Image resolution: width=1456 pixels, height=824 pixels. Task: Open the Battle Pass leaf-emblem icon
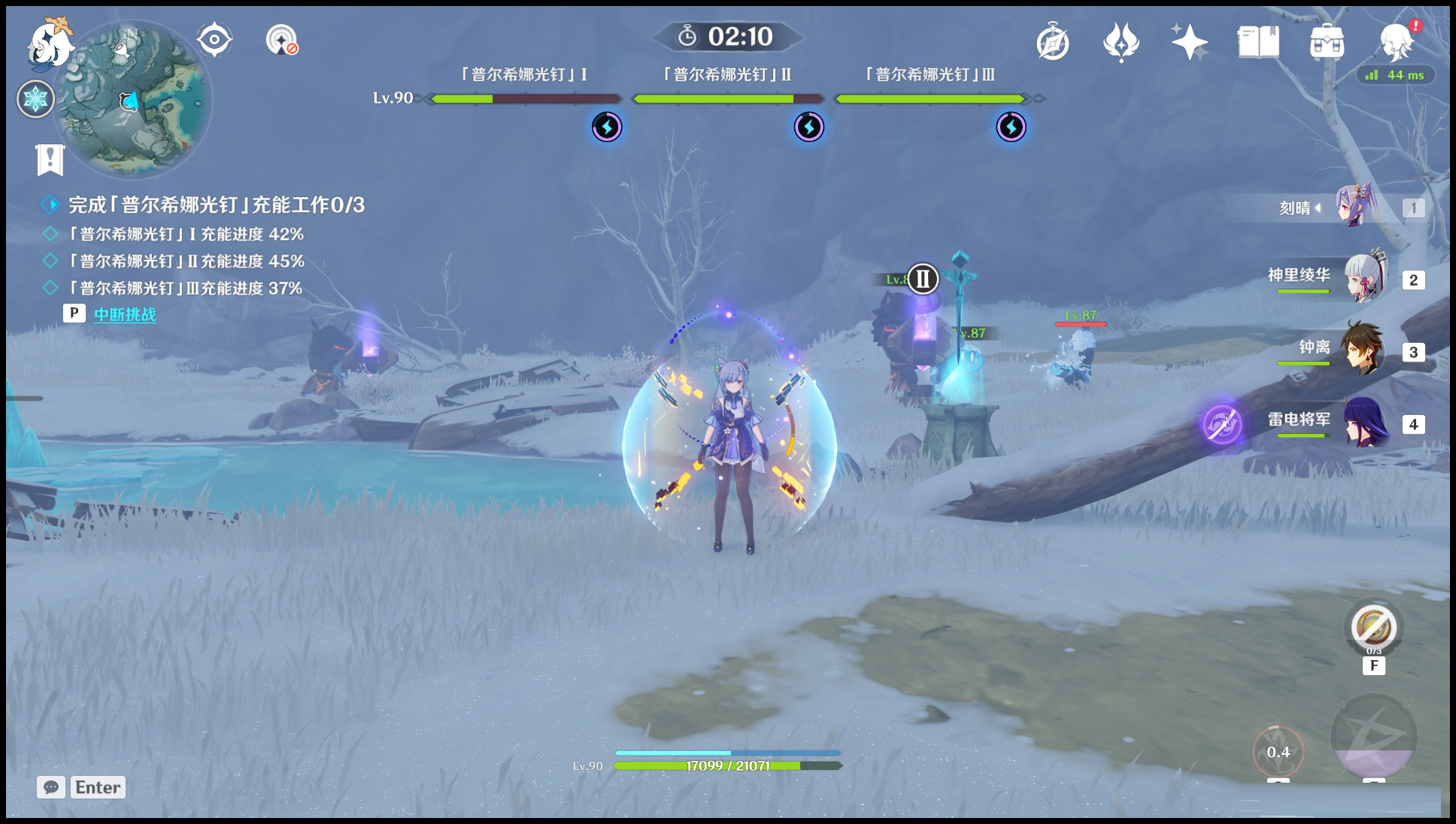coord(1121,42)
